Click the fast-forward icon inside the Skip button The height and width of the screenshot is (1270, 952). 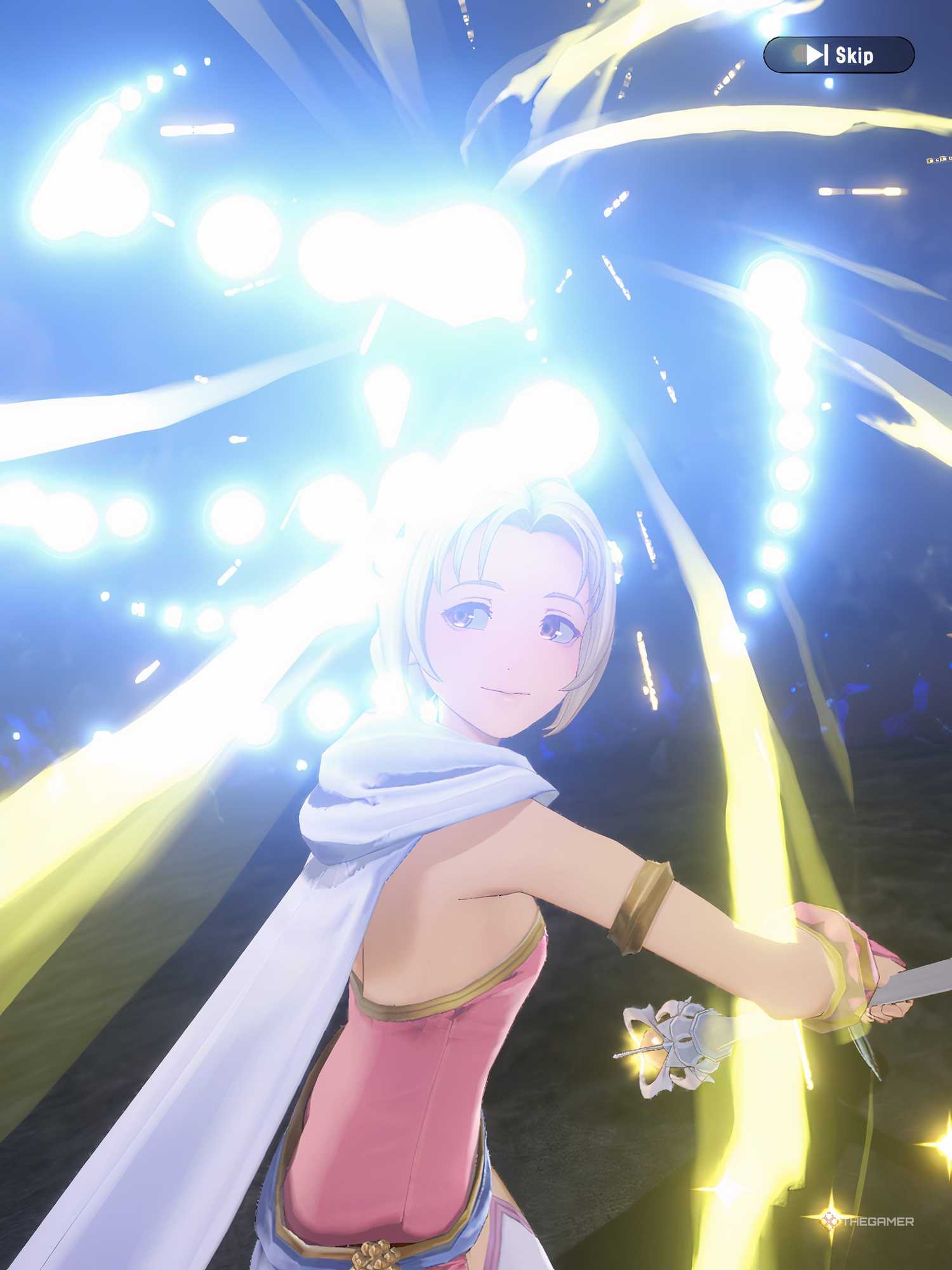pyautogui.click(x=816, y=54)
